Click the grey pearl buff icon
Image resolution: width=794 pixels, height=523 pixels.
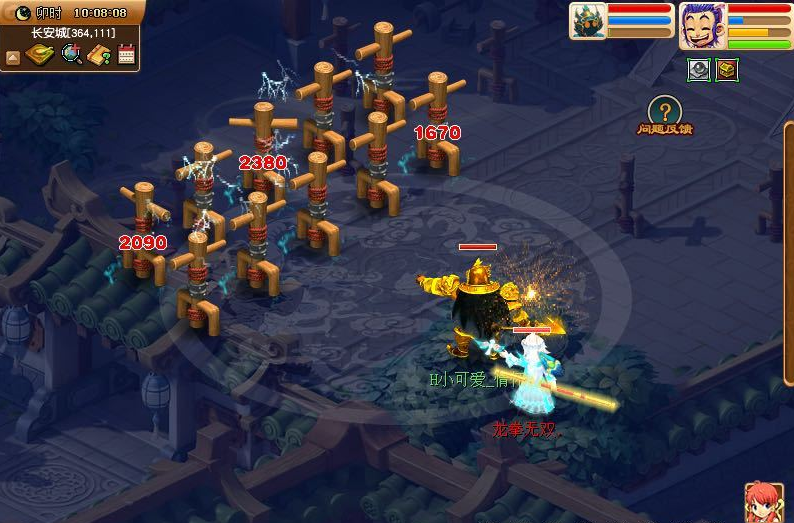(x=698, y=69)
